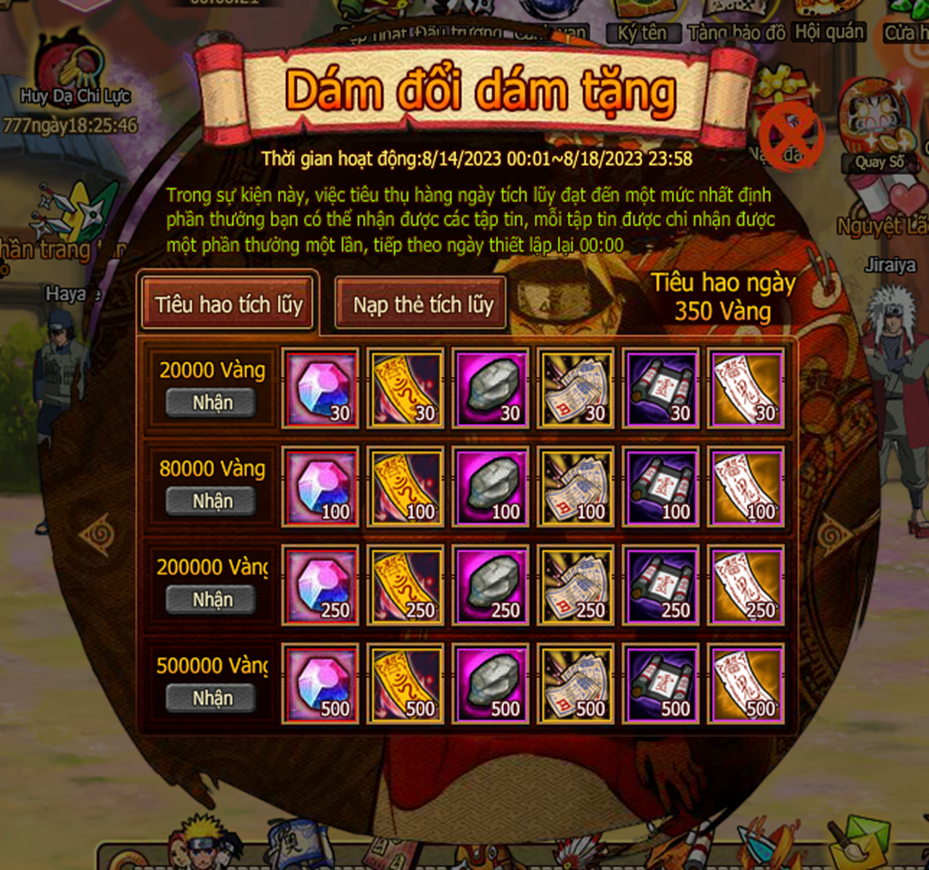Choose the yellow talisman x250 reward
This screenshot has height=870, width=929.
click(x=405, y=585)
